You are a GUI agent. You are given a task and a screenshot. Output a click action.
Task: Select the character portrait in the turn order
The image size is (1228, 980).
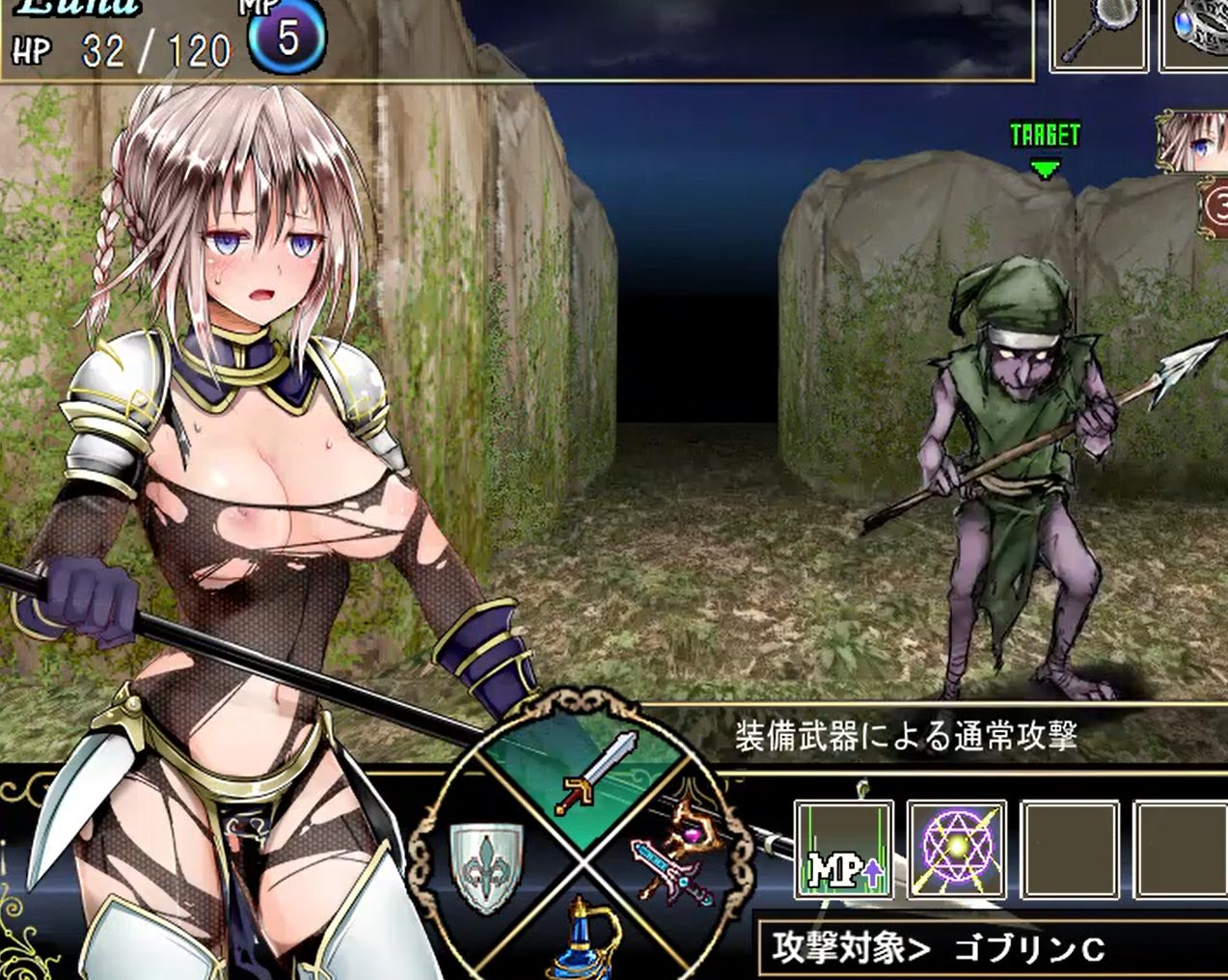1194,141
